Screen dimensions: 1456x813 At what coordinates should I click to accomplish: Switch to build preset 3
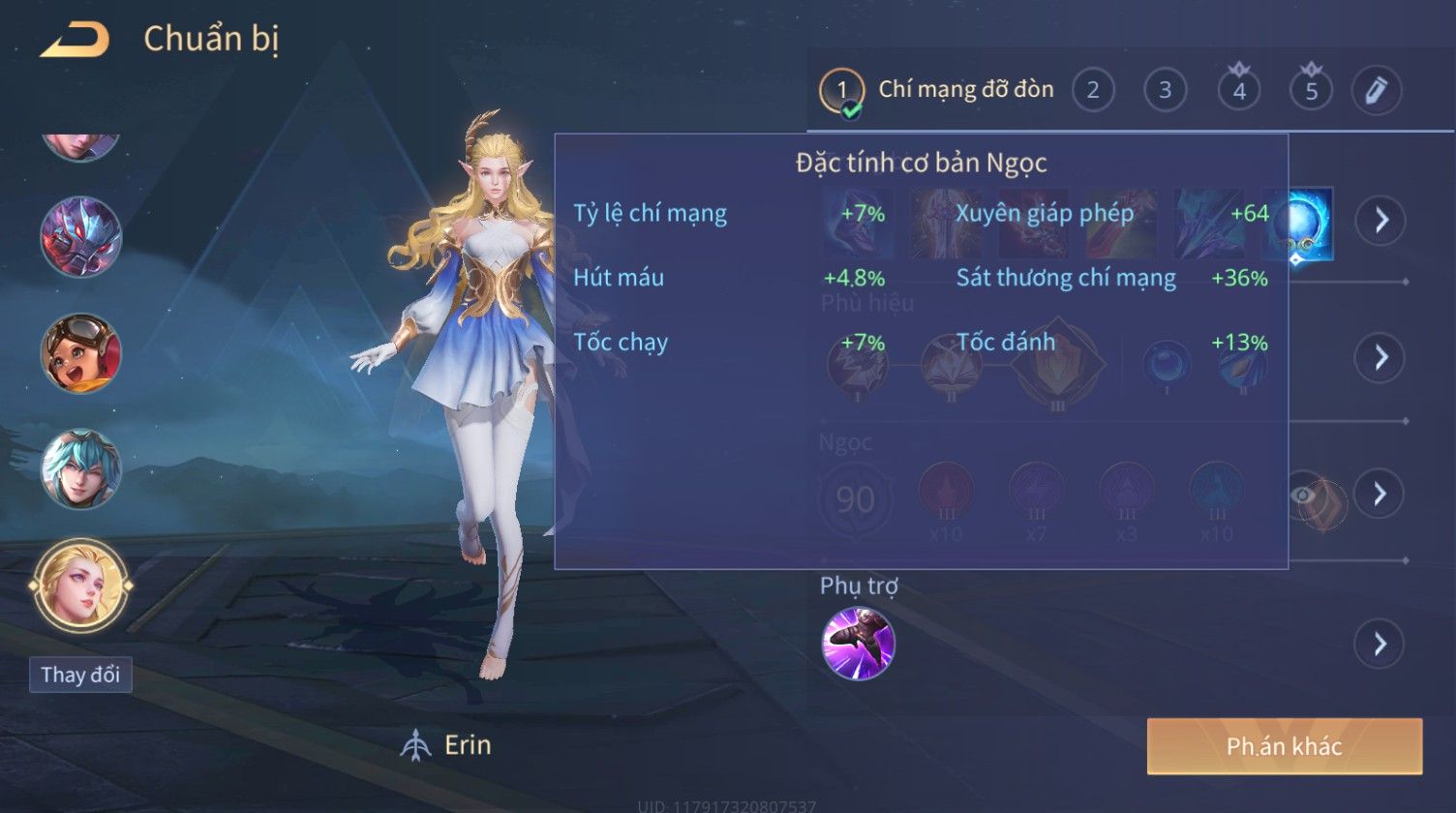(1165, 91)
